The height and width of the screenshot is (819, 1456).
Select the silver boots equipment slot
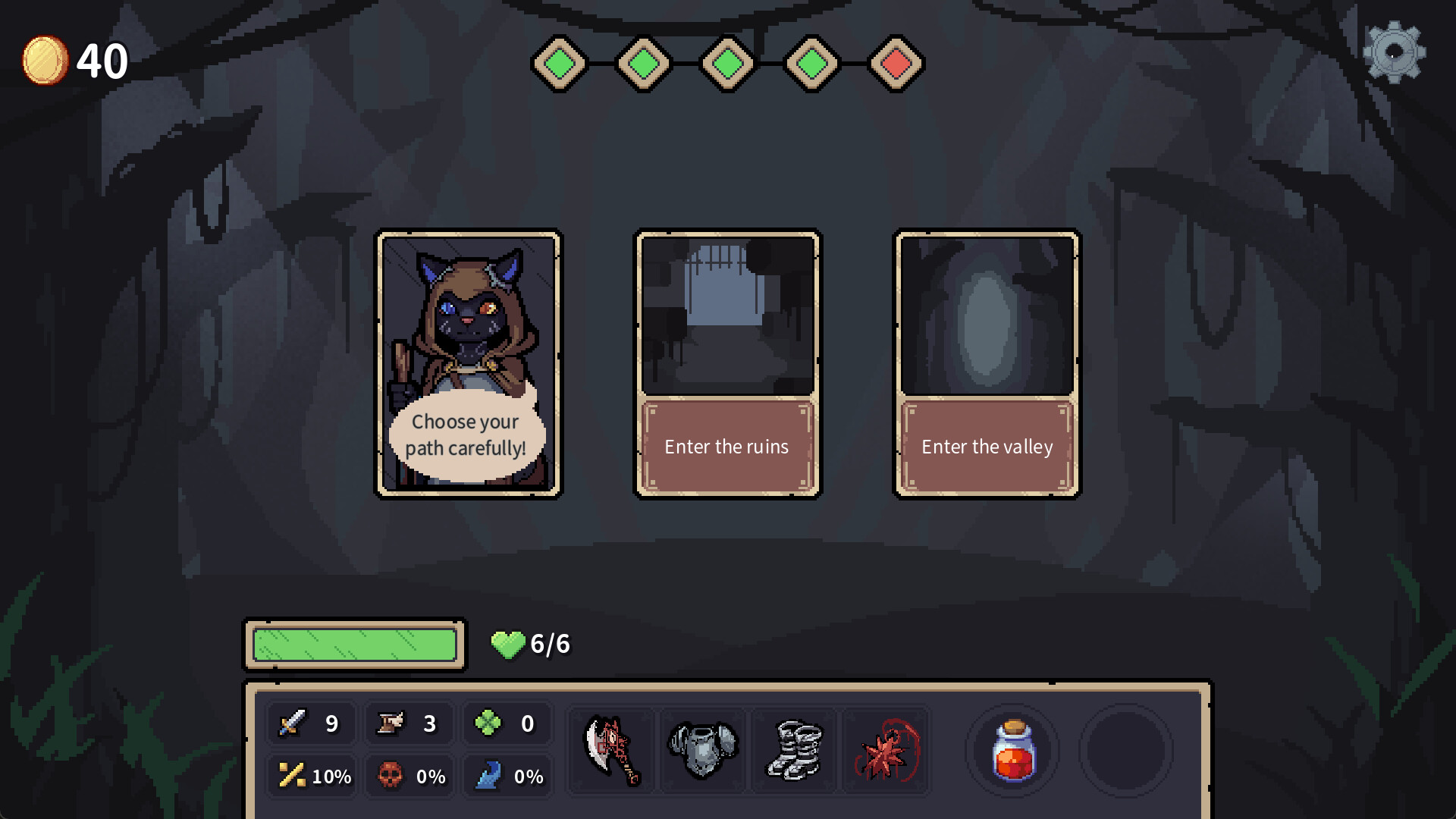tap(794, 751)
